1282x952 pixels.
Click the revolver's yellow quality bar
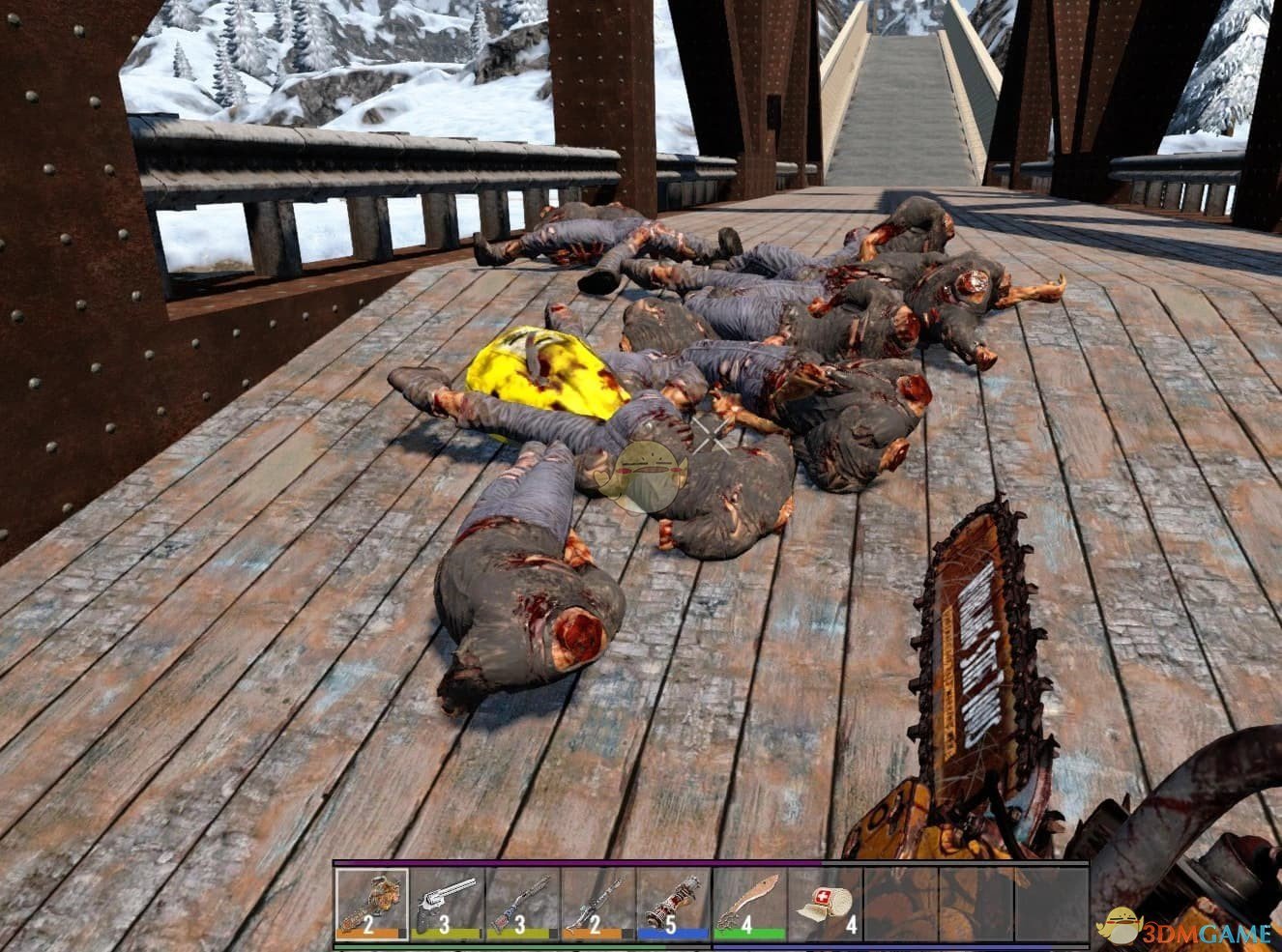445,931
